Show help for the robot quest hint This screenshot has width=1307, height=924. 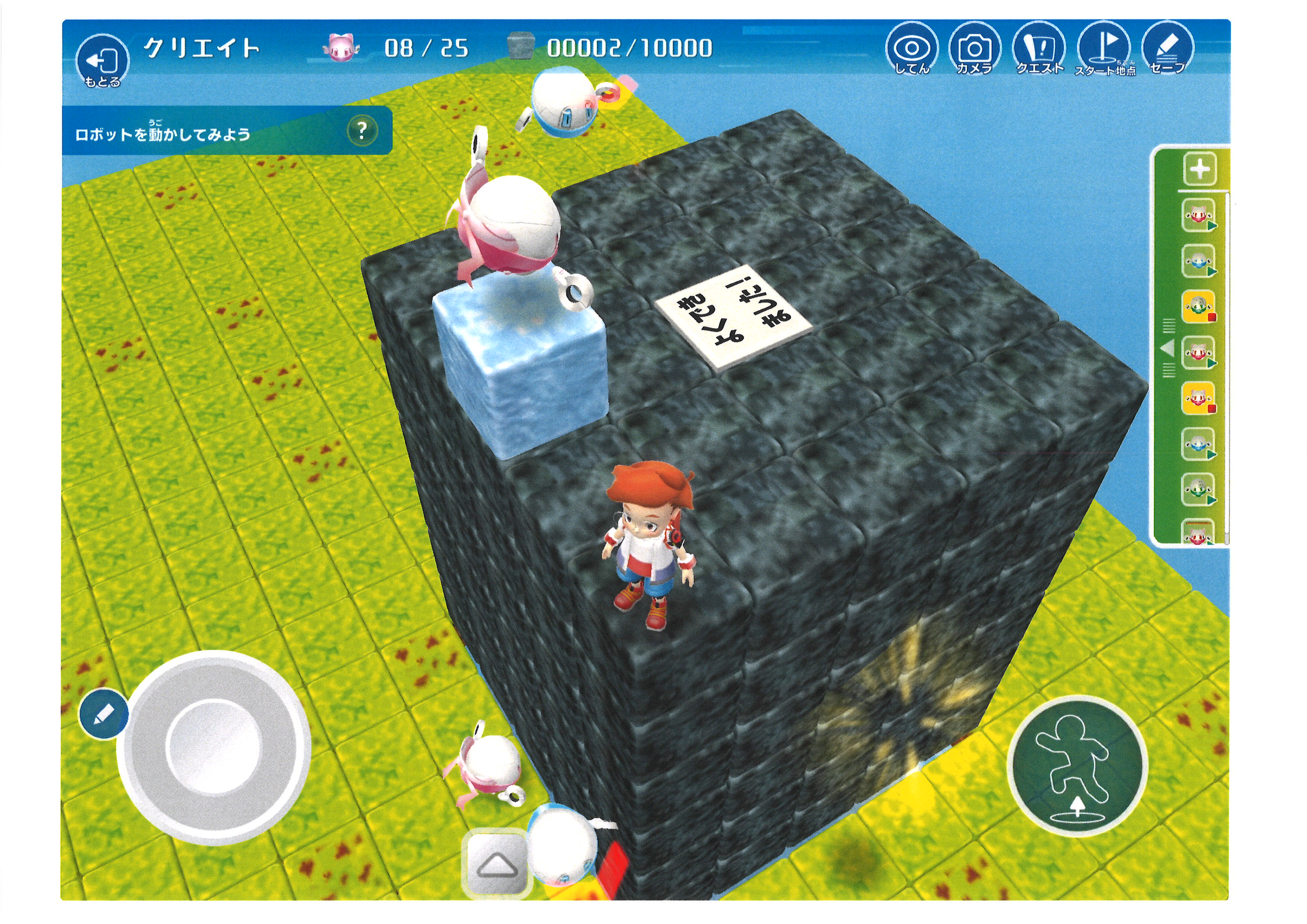362,131
